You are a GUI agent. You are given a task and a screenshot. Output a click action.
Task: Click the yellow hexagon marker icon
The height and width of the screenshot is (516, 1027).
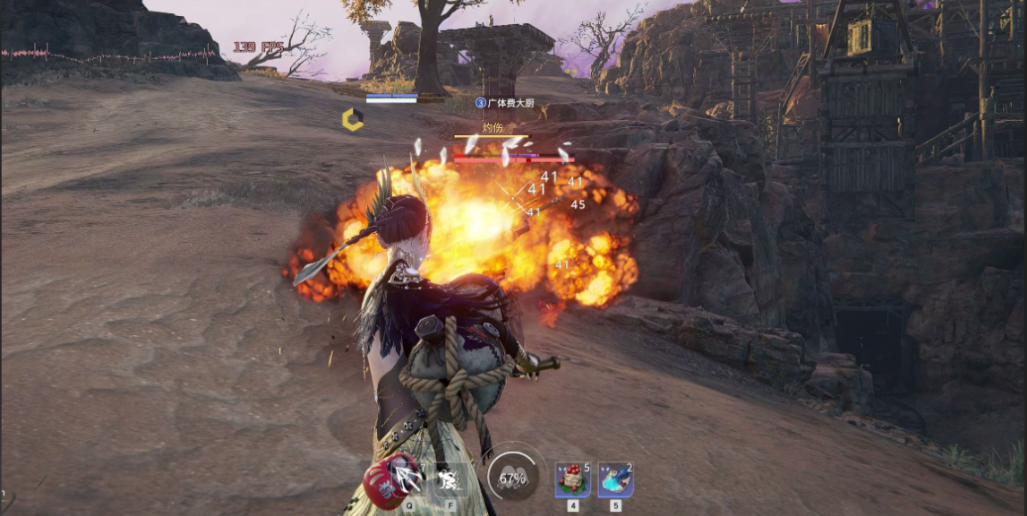(352, 120)
